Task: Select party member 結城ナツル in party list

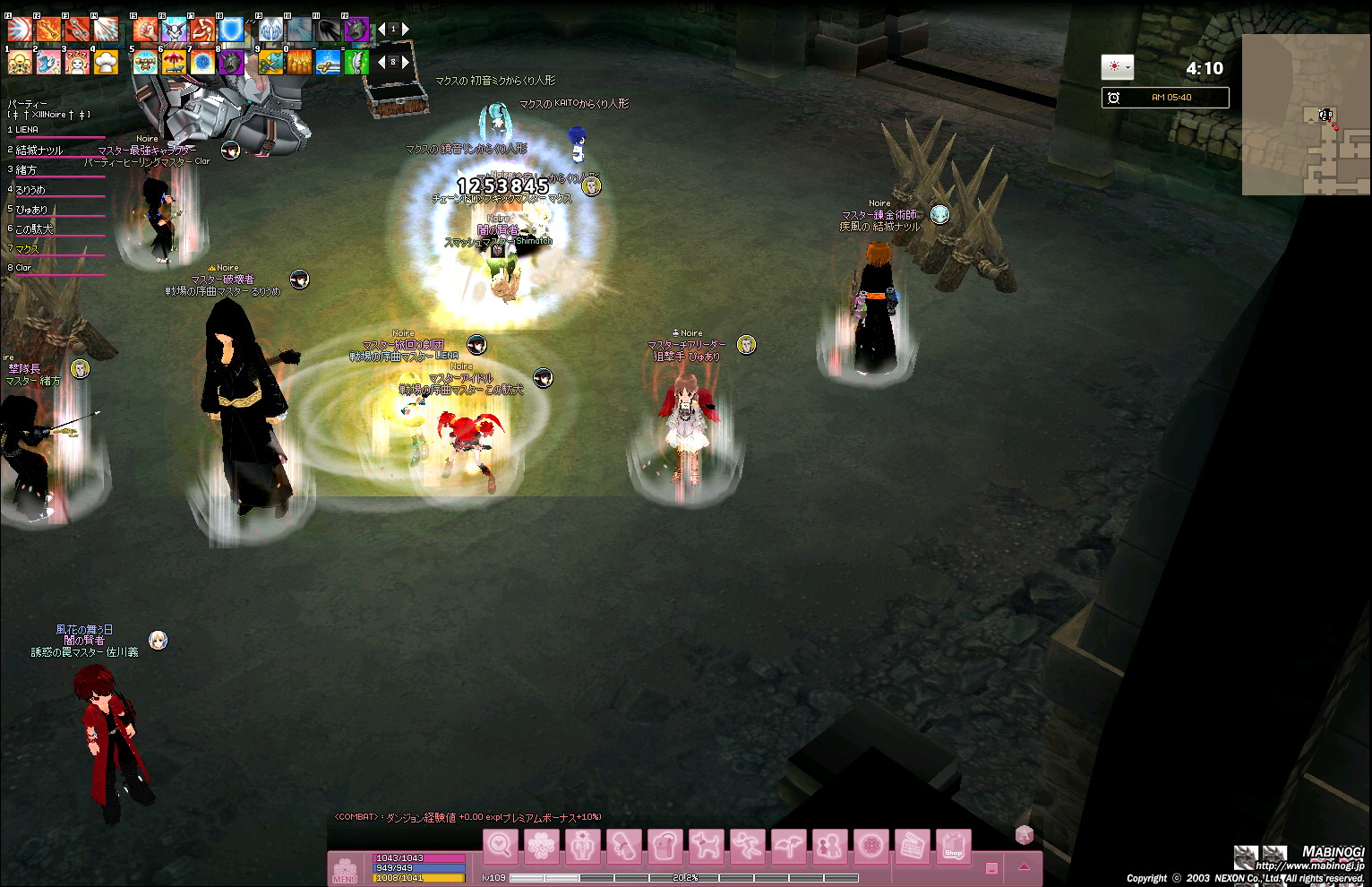Action: coord(40,151)
